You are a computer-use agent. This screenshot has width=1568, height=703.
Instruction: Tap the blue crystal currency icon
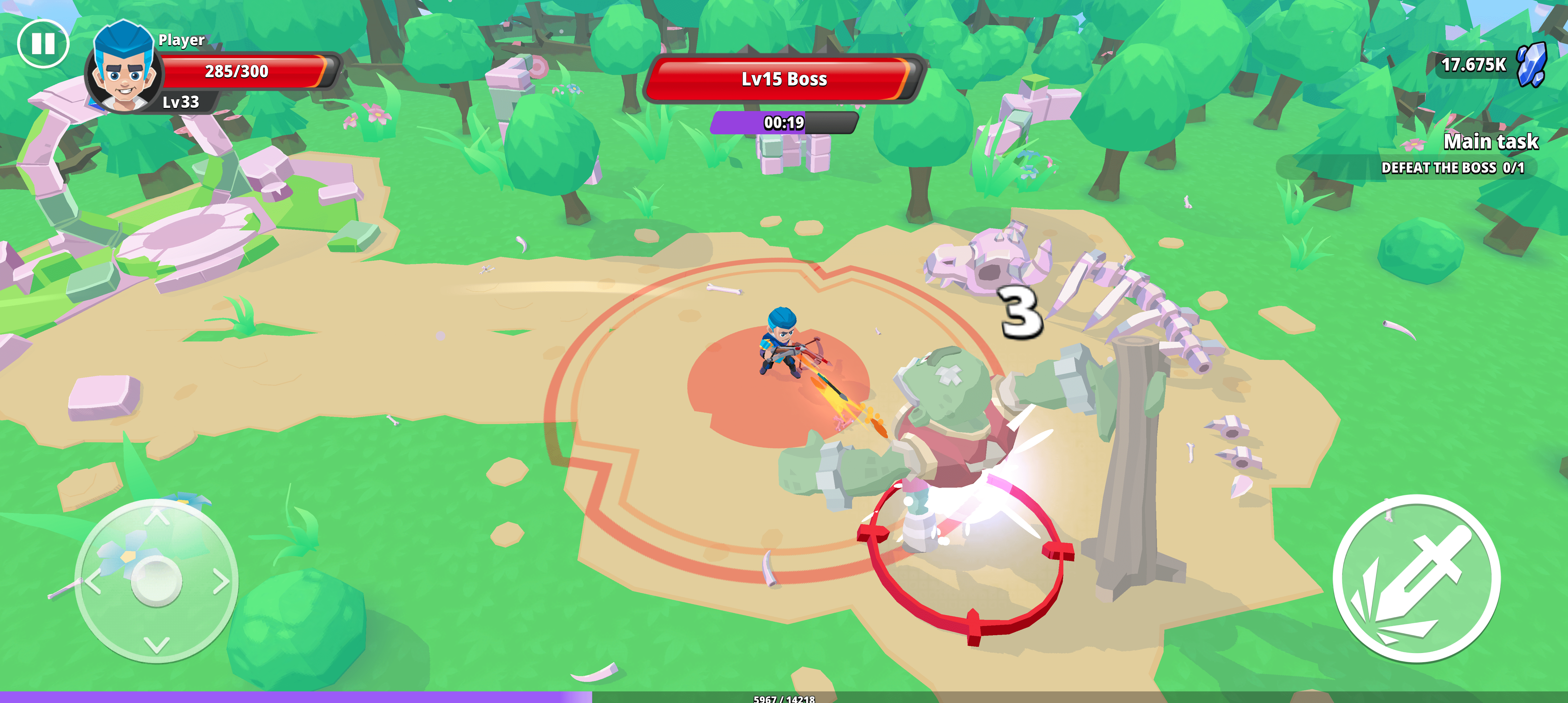[x=1532, y=64]
